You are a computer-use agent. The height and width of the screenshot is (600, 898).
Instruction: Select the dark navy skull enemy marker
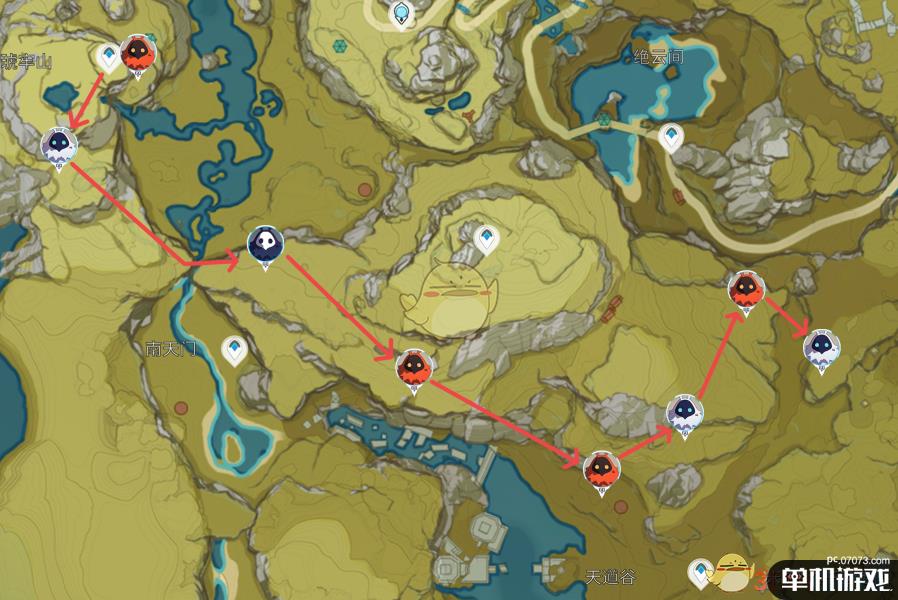pyautogui.click(x=265, y=243)
